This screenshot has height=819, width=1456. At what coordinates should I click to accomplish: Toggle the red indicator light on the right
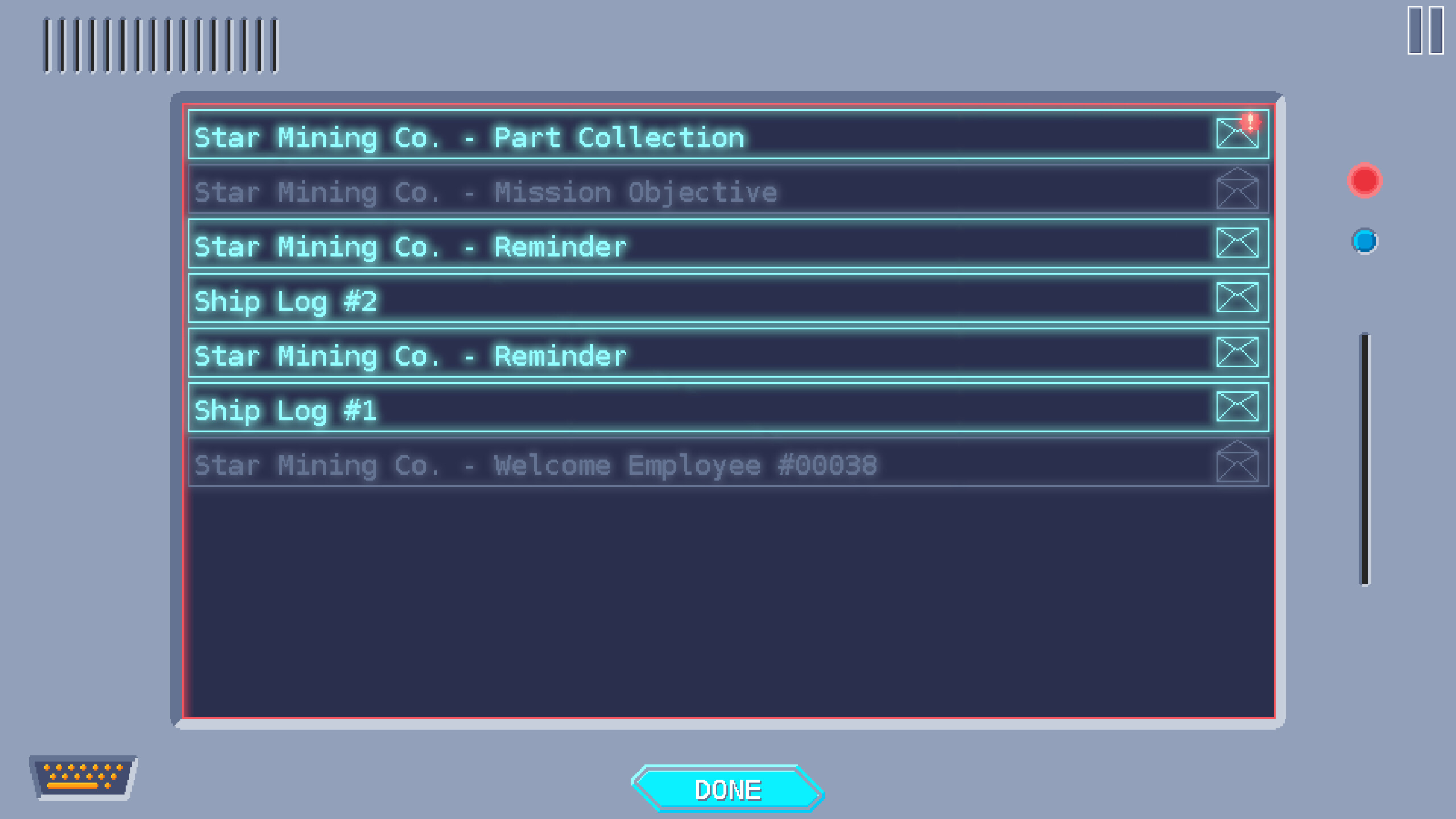tap(1364, 181)
